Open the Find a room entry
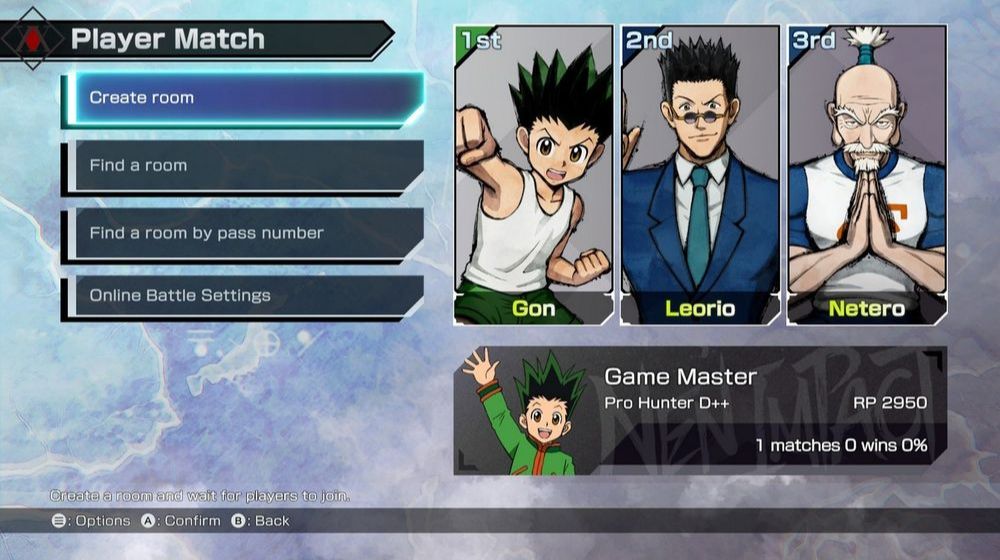1000x560 pixels. coord(245,165)
